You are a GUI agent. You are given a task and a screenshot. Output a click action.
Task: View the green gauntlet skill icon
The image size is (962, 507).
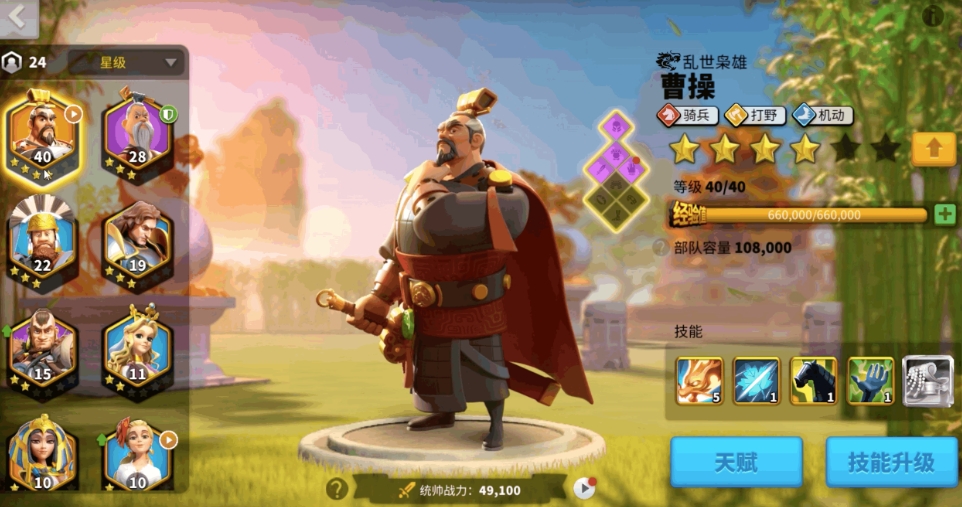(871, 380)
